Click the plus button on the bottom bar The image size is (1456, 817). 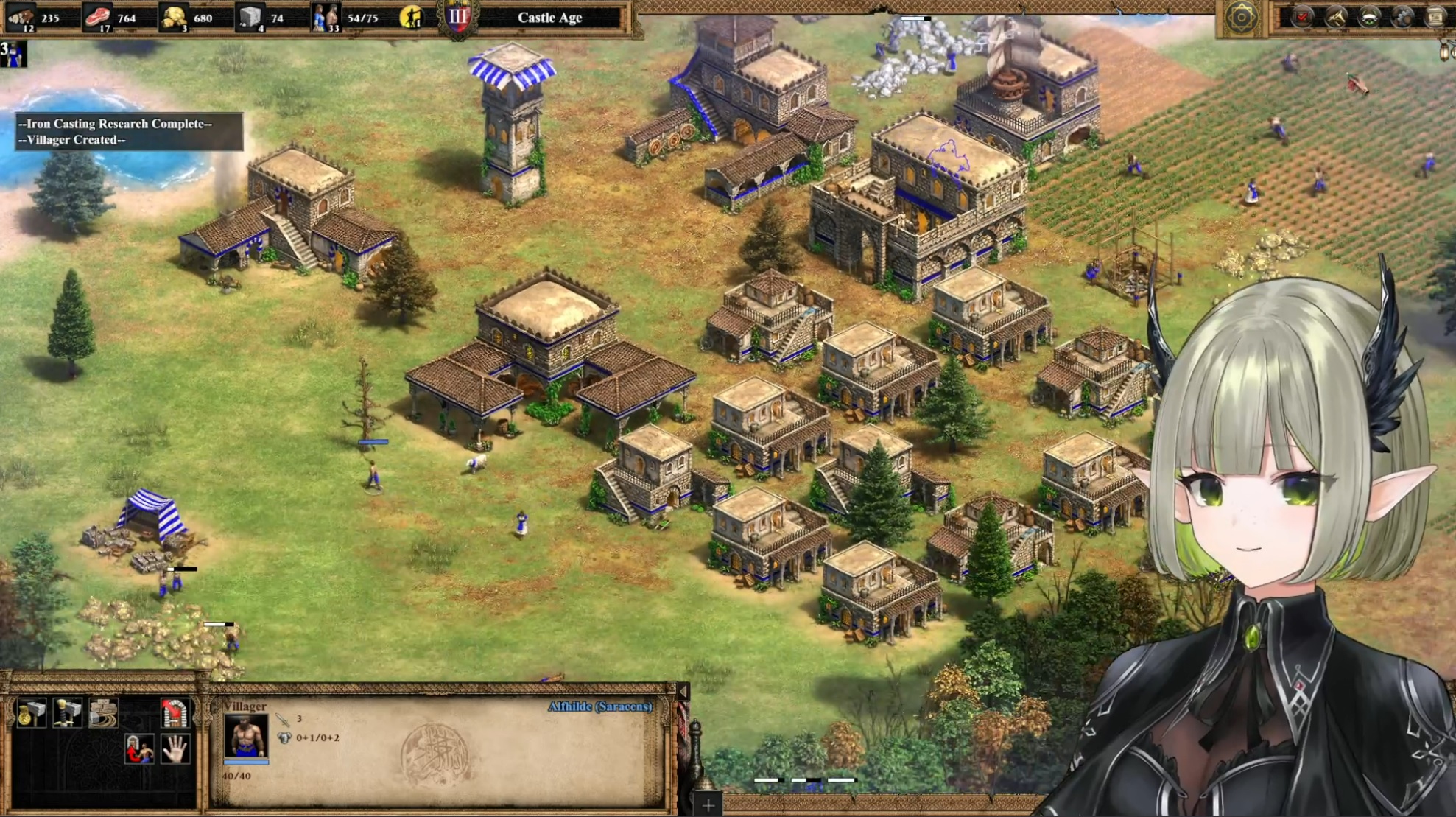point(708,805)
